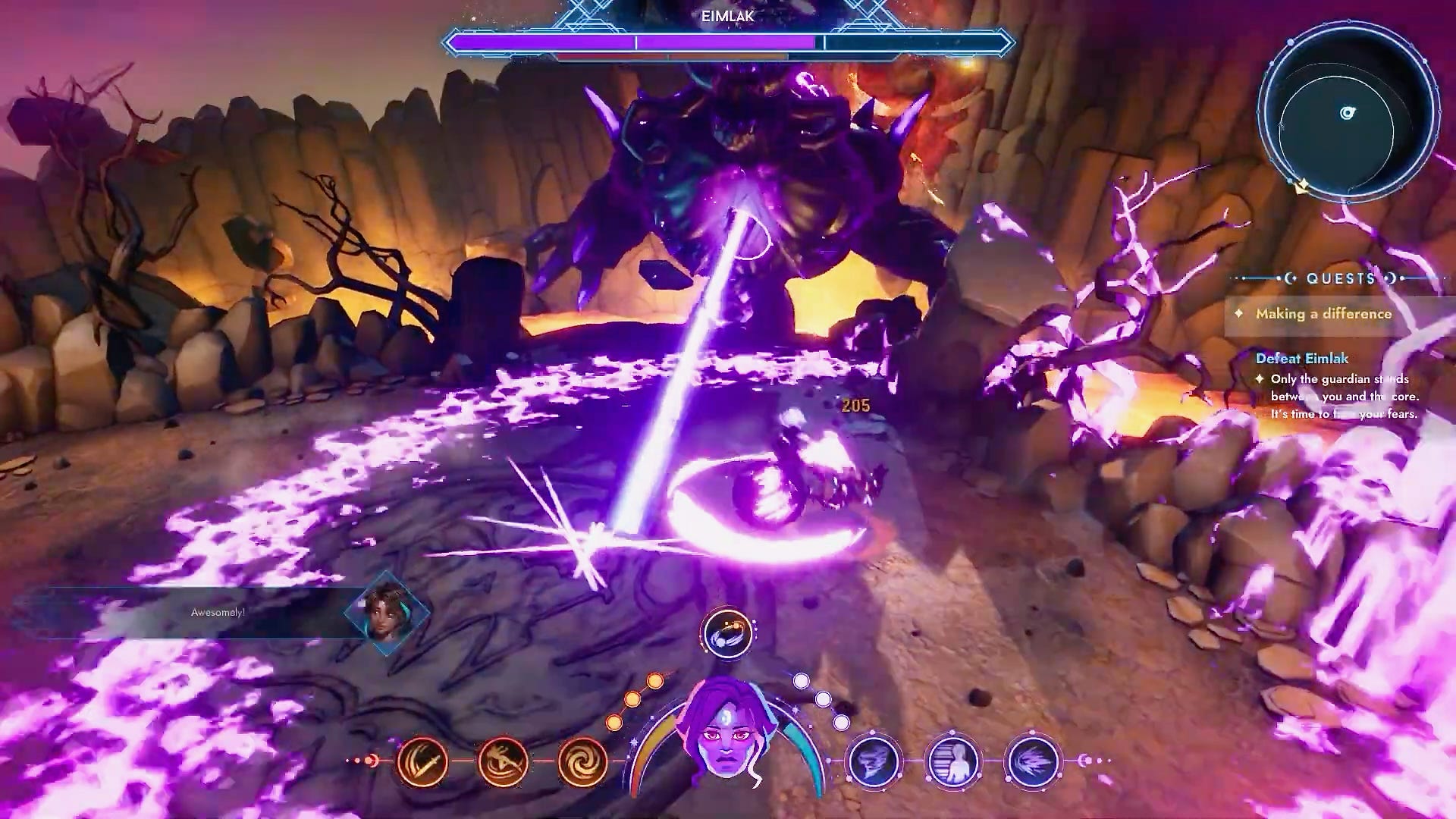Cast the blue tornado ability
This screenshot has height=819, width=1456.
coord(874,761)
